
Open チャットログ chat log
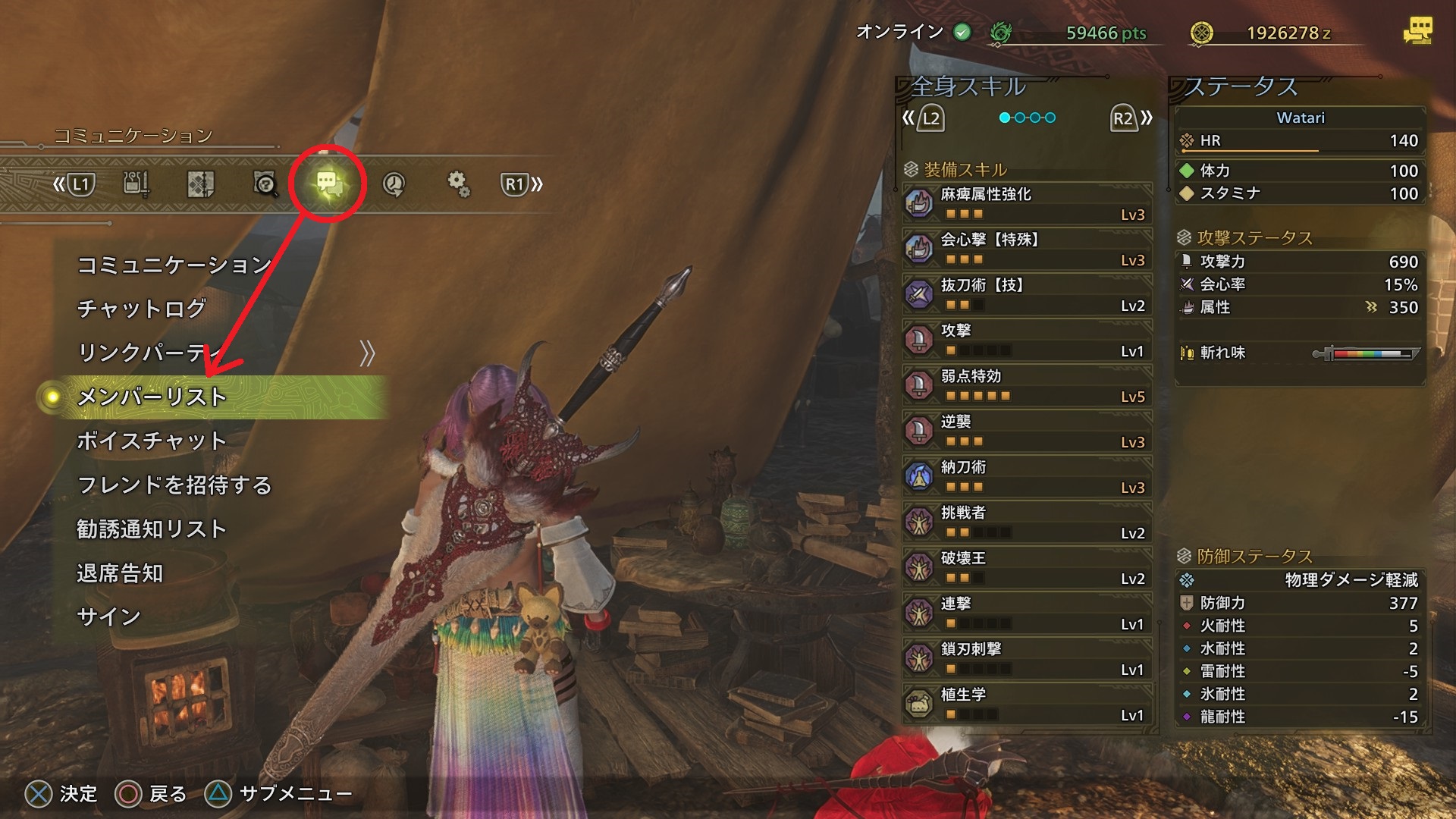tap(142, 309)
